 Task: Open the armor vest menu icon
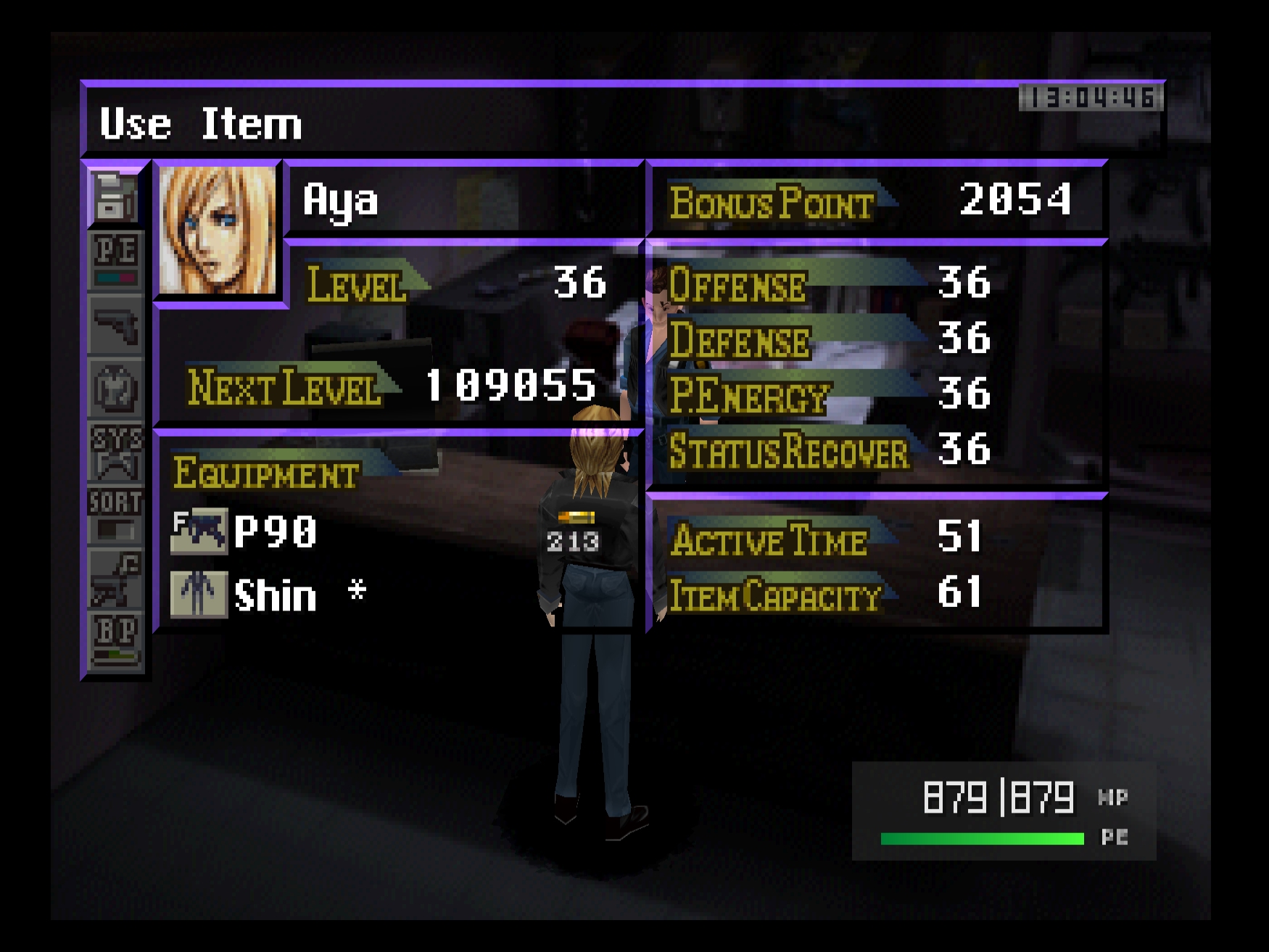(115, 389)
